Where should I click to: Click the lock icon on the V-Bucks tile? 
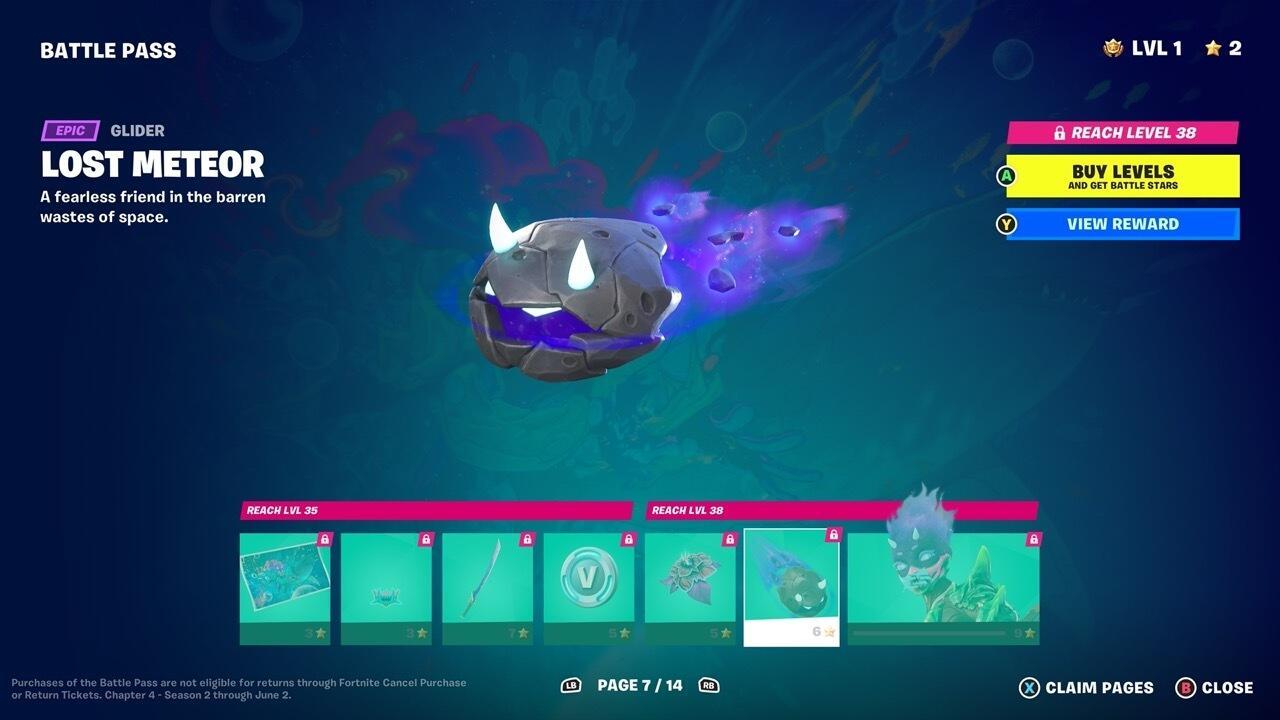(628, 541)
